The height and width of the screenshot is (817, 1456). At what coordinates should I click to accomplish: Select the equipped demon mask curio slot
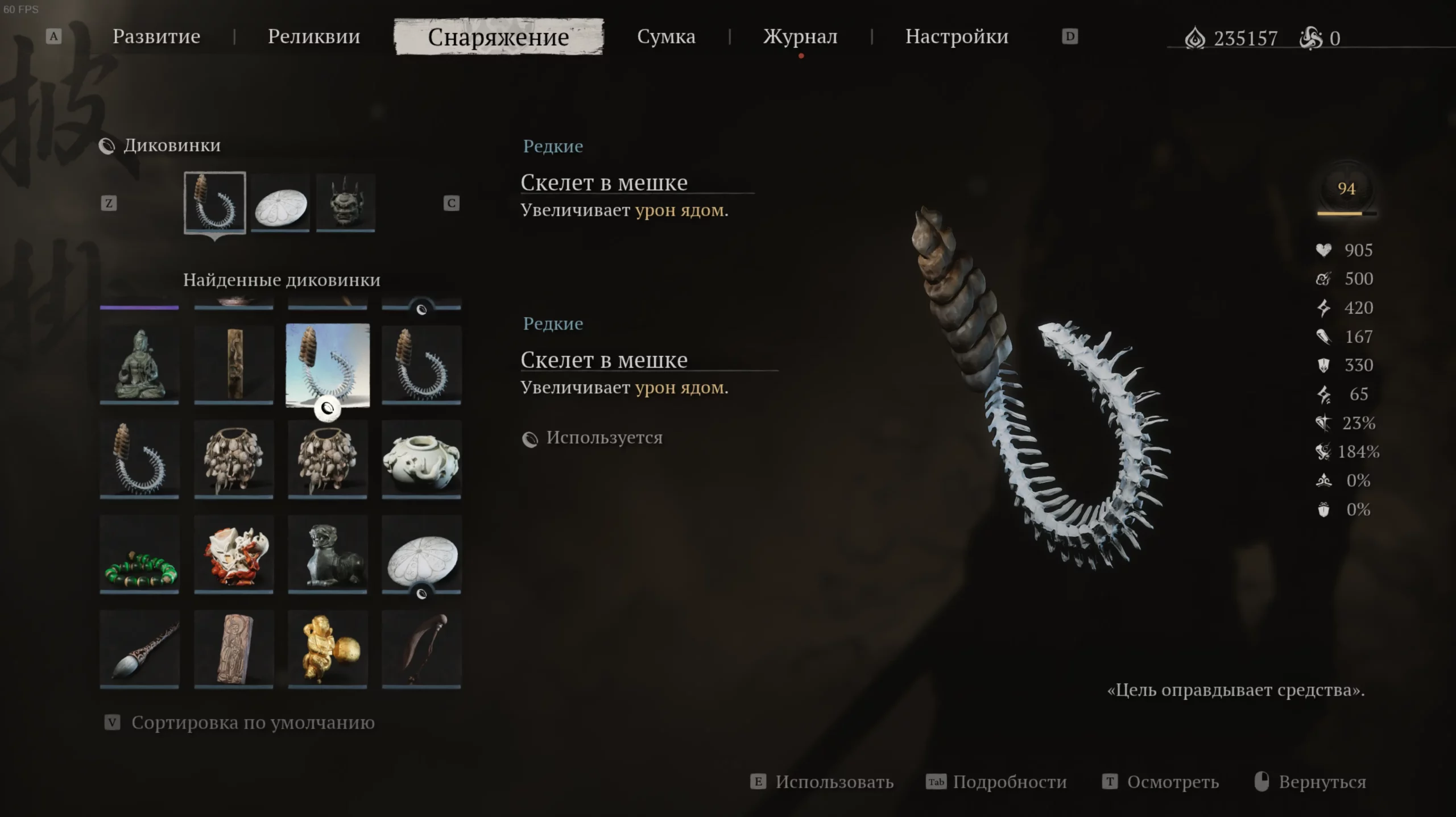346,204
